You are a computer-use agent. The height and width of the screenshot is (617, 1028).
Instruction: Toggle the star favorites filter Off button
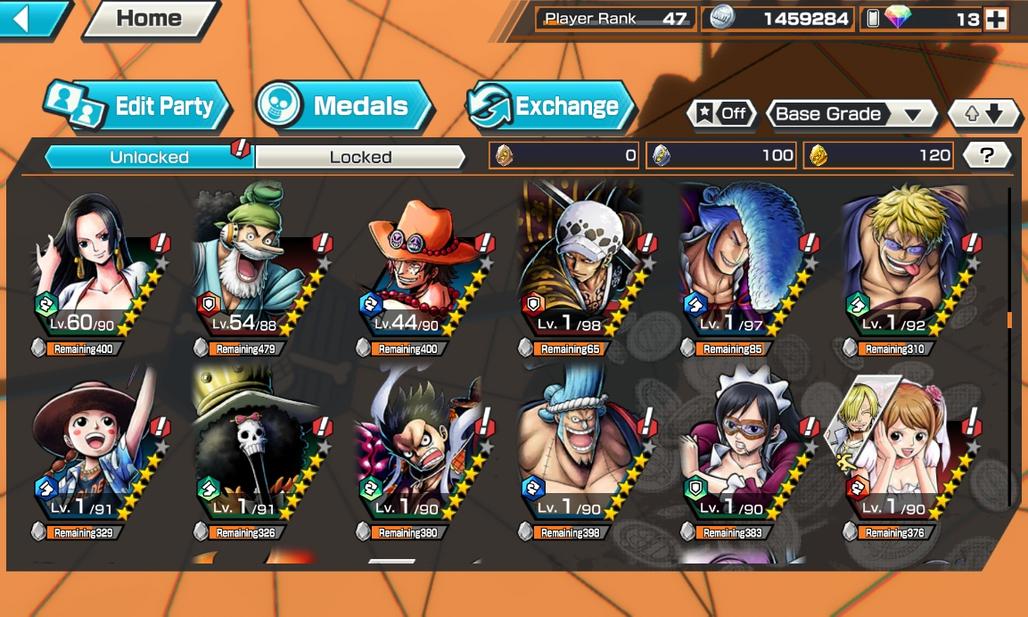[x=722, y=113]
